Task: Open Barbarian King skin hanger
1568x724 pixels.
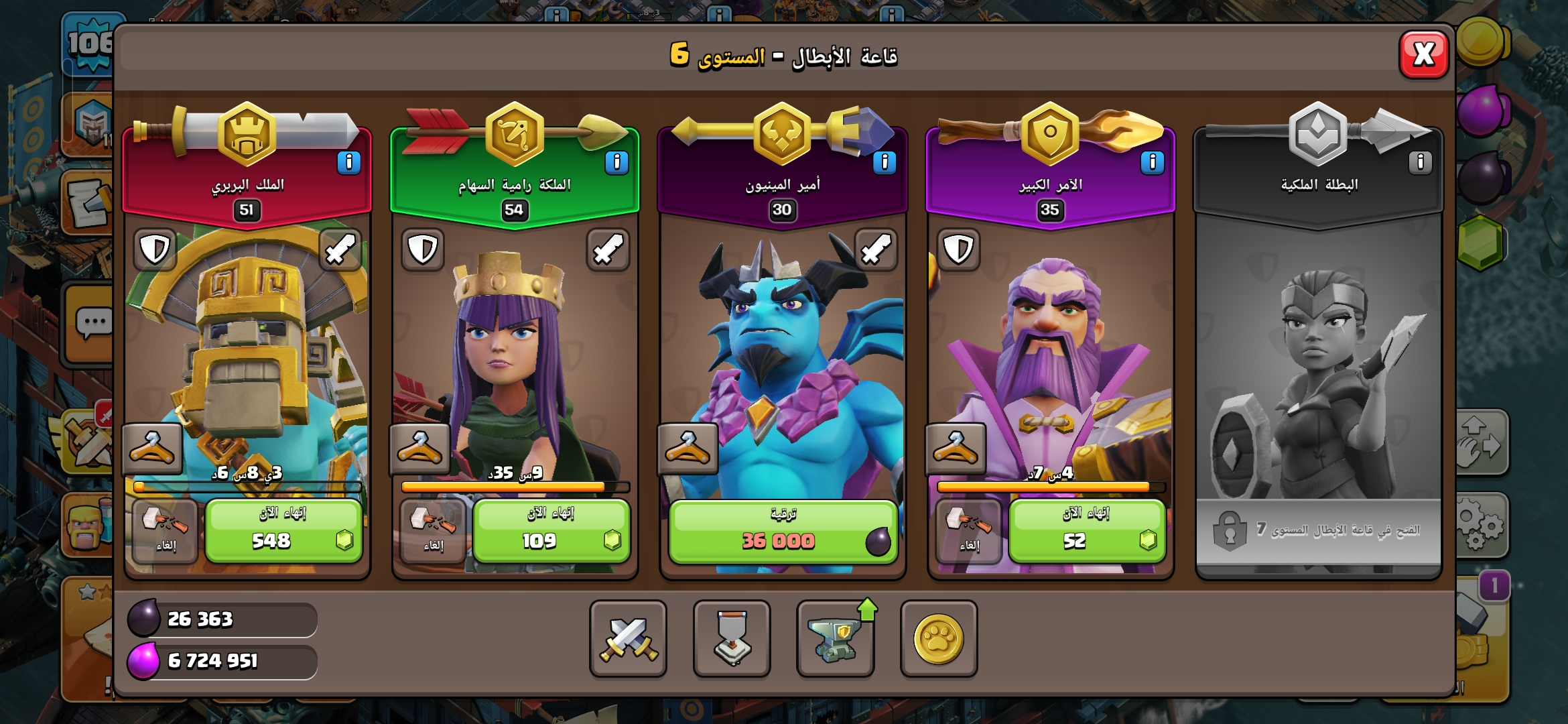Action: click(153, 448)
